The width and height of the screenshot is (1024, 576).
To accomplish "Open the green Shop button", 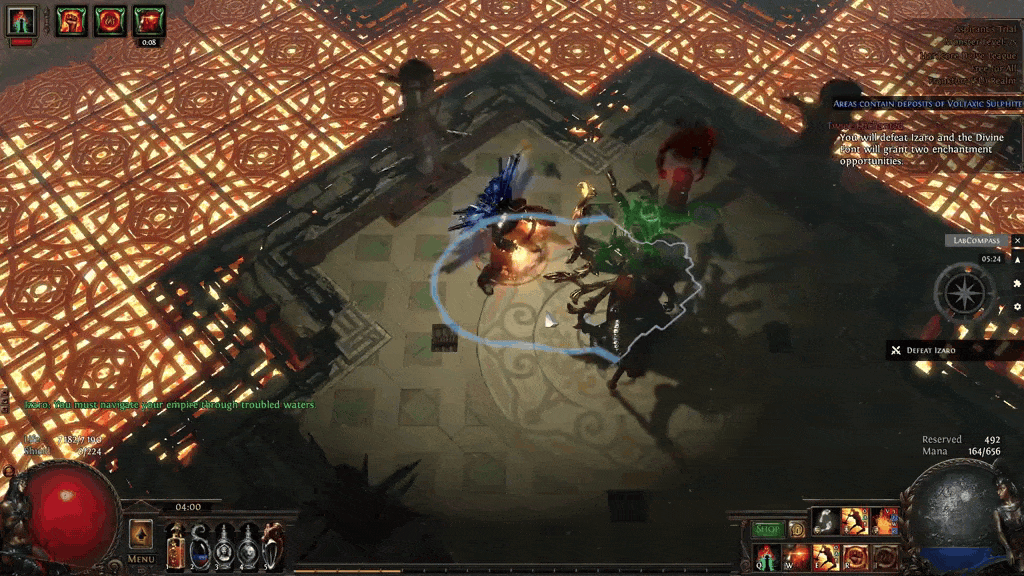I will pos(768,529).
